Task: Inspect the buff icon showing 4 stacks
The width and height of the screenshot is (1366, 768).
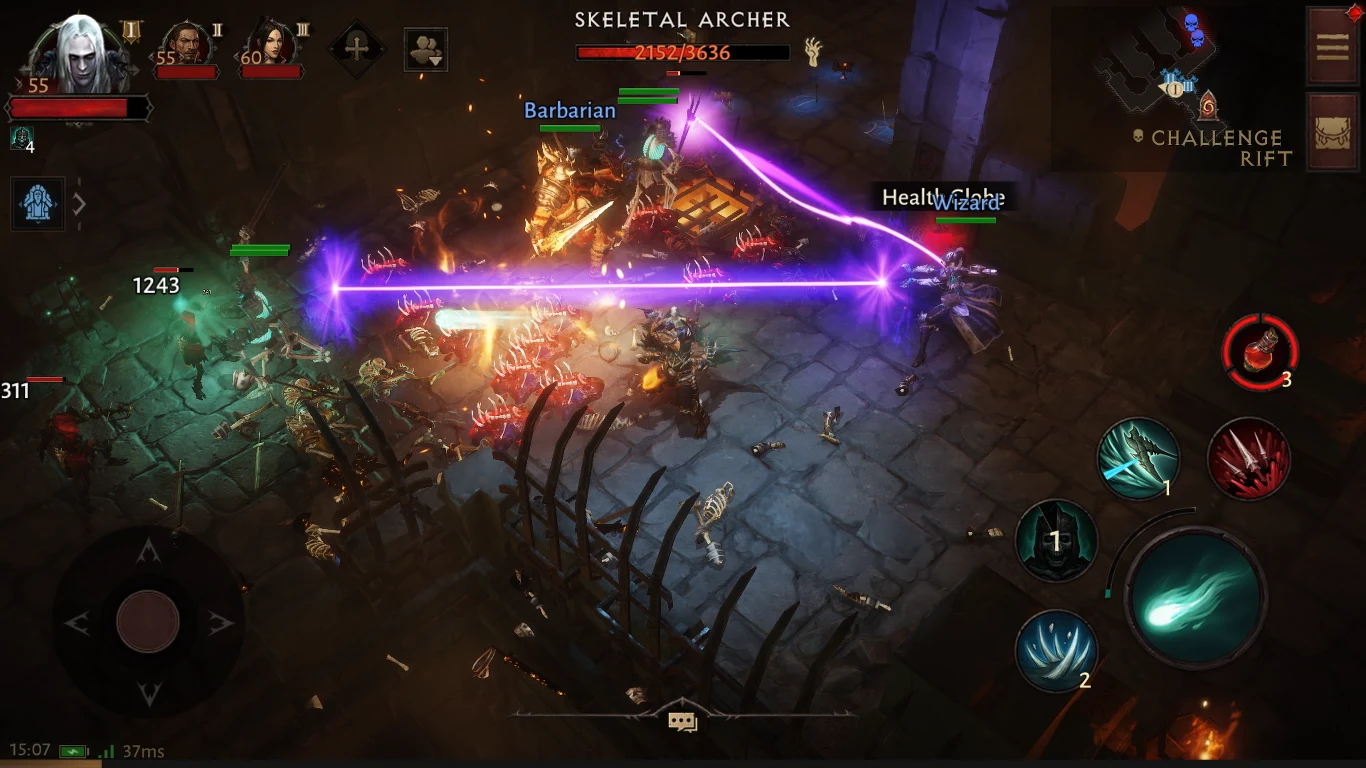Action: point(20,138)
